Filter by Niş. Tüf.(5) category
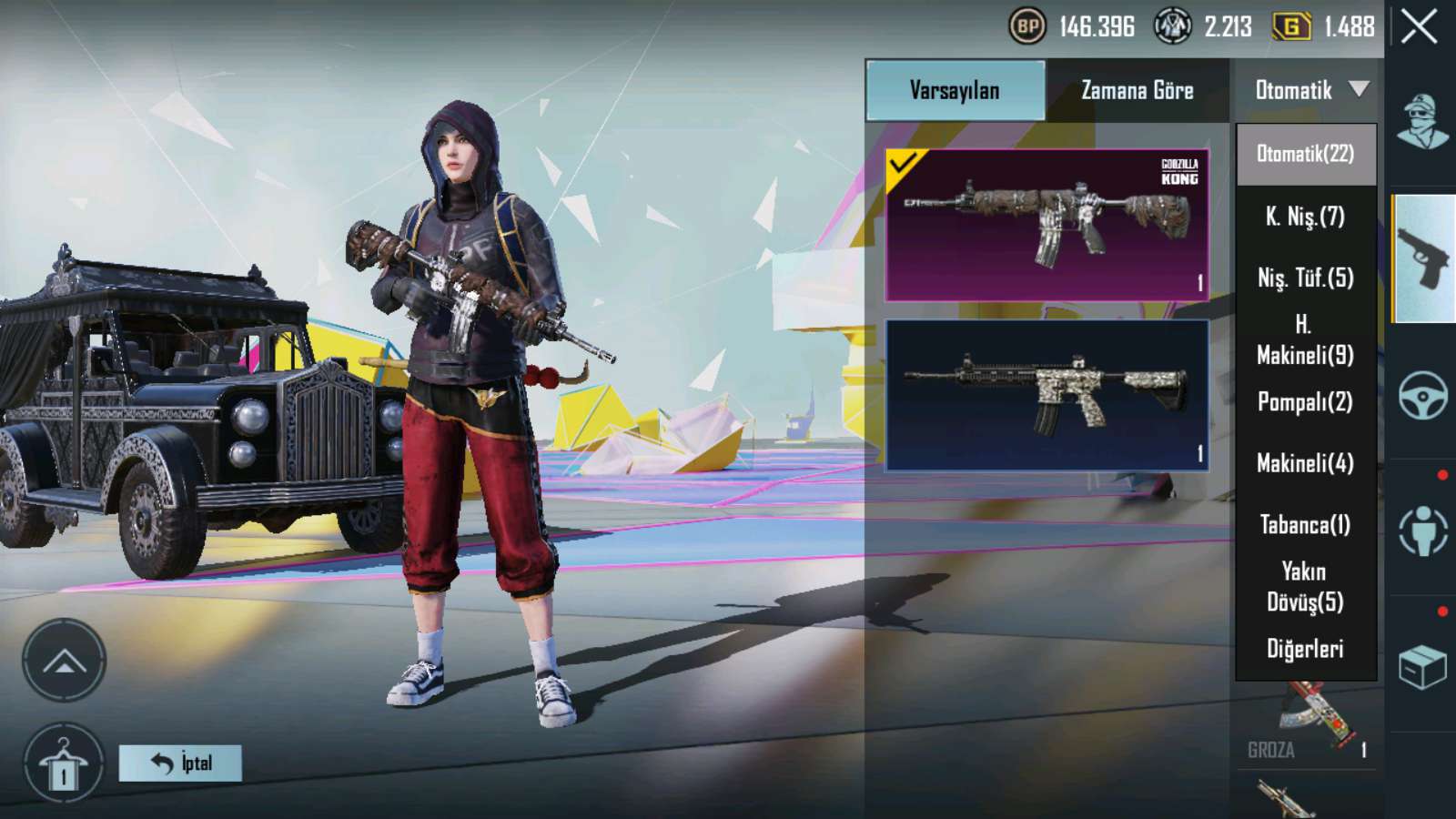 pos(1305,278)
